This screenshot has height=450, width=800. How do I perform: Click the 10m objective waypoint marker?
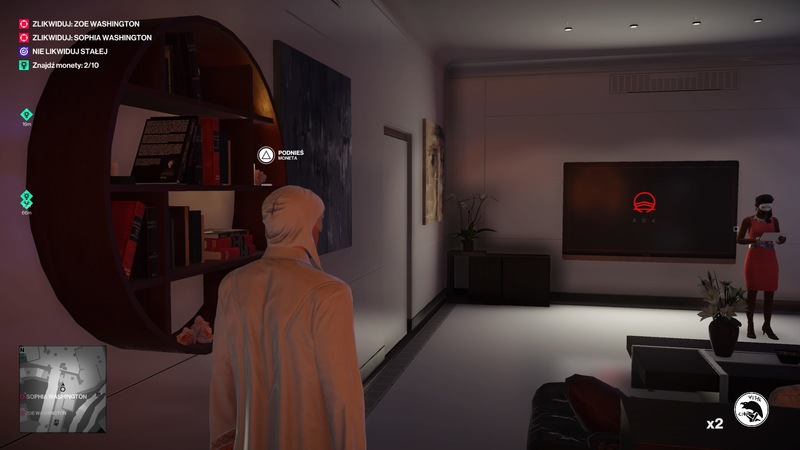[27, 115]
